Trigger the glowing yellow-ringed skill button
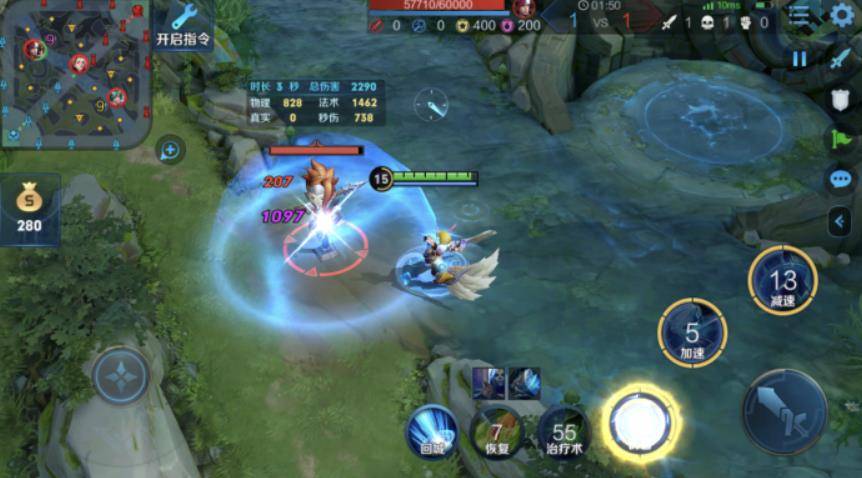 tap(641, 422)
